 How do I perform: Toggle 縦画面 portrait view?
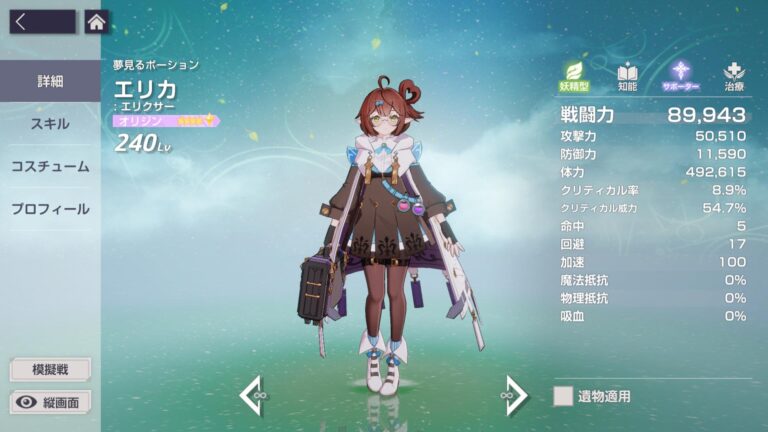(50, 402)
